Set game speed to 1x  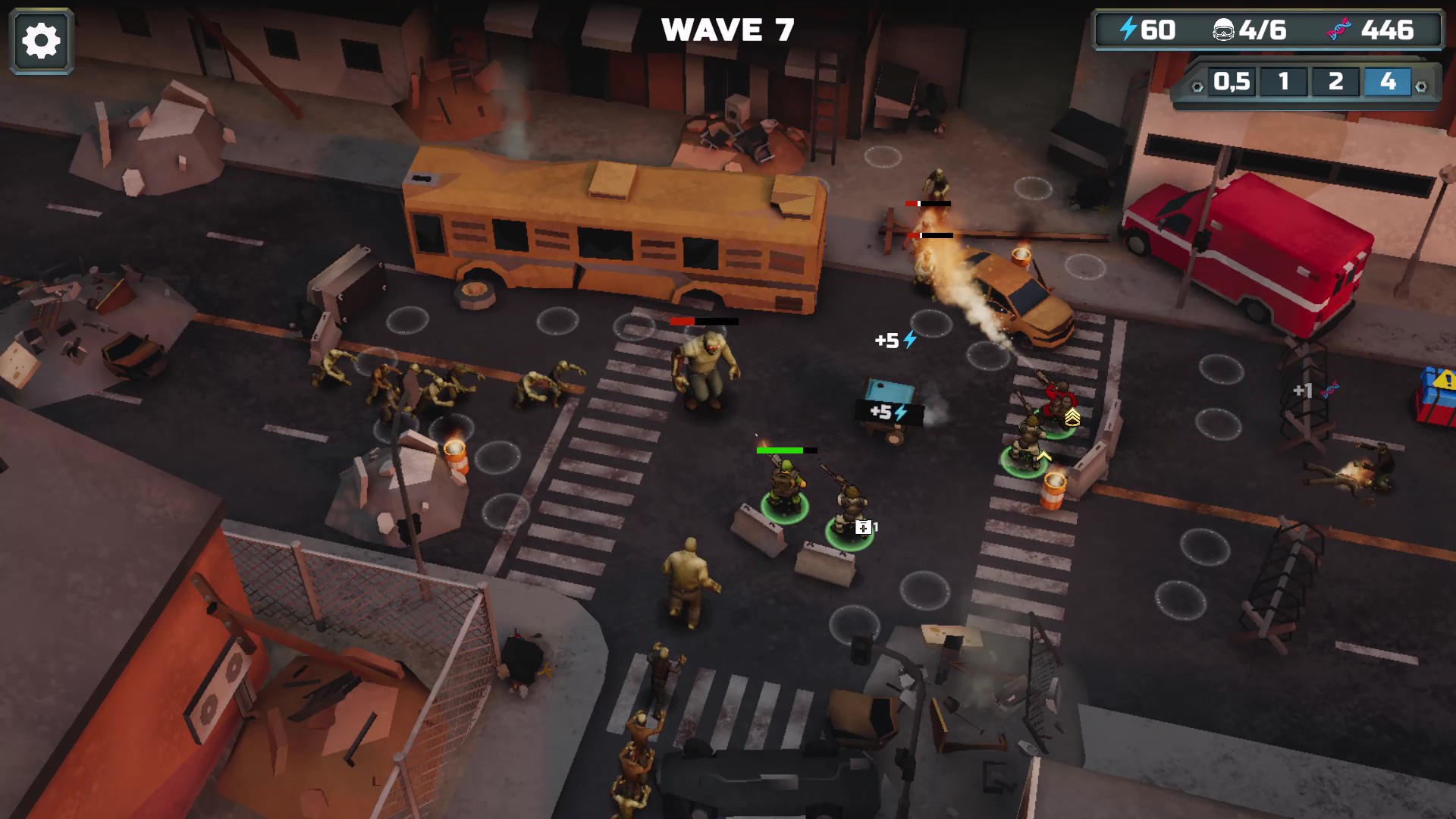point(1283,82)
